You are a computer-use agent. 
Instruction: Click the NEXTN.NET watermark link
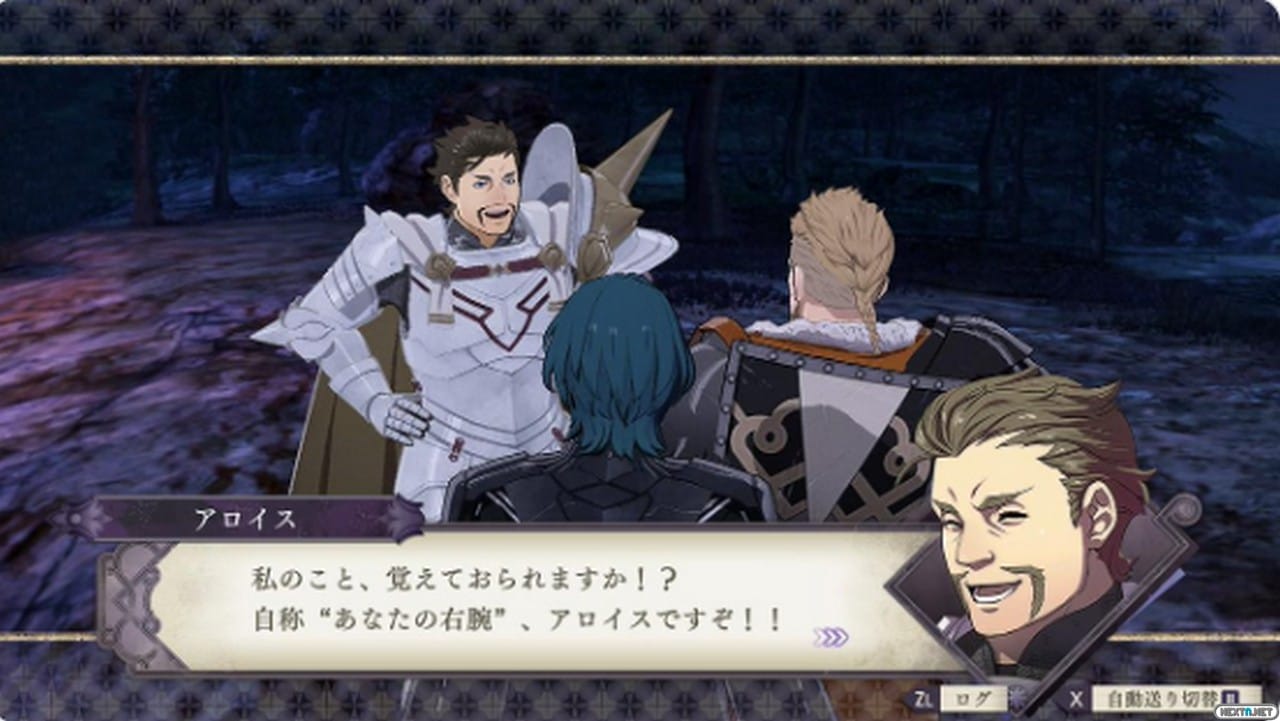click(1245, 712)
